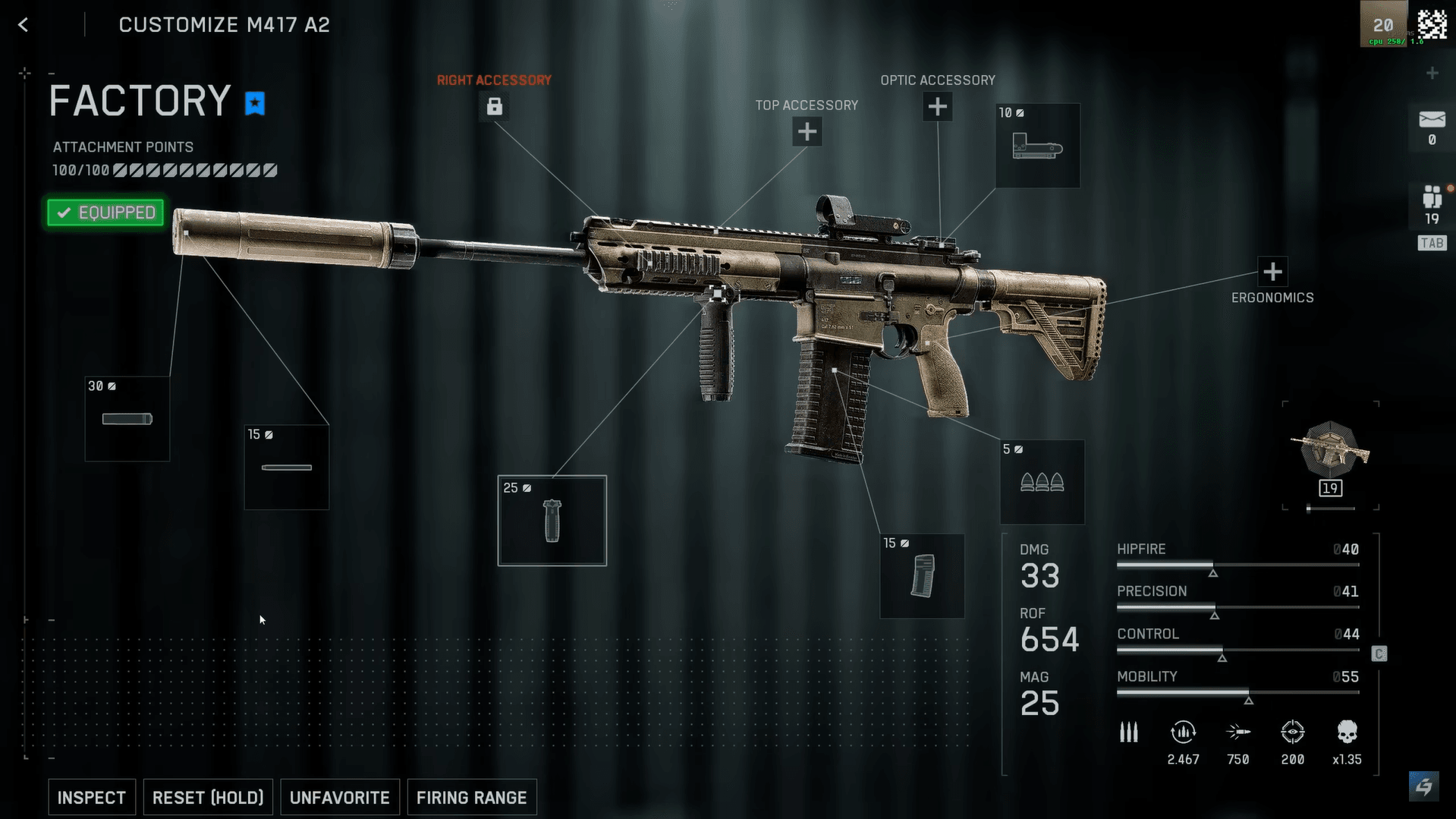Add an Optic Accessory attachment
Viewport: 1456px width, 819px height.
(937, 107)
